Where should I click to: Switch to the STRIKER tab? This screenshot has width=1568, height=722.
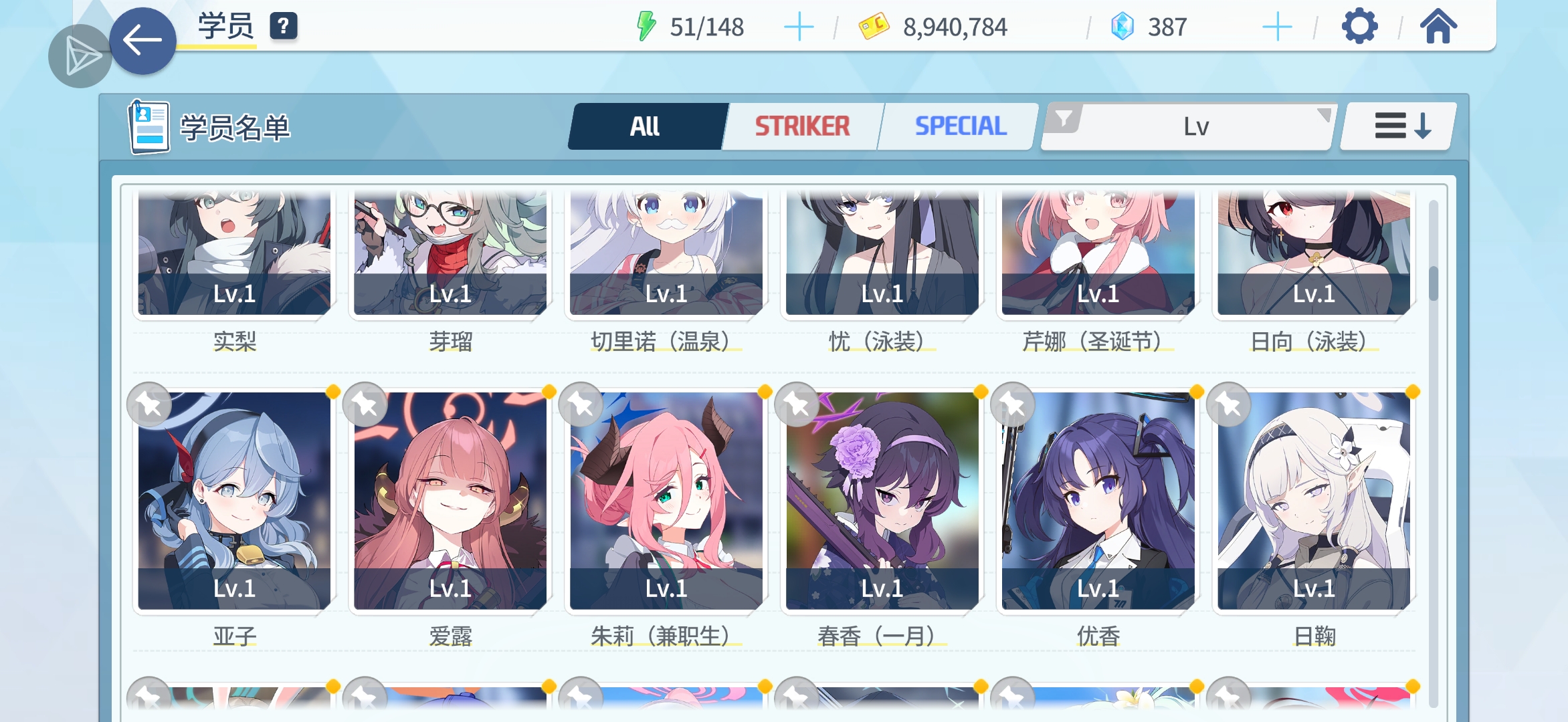coord(801,126)
